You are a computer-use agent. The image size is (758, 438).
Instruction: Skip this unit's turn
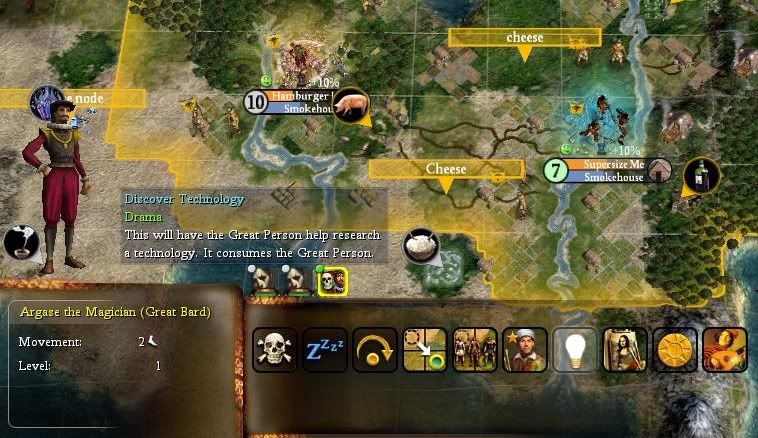(x=375, y=350)
